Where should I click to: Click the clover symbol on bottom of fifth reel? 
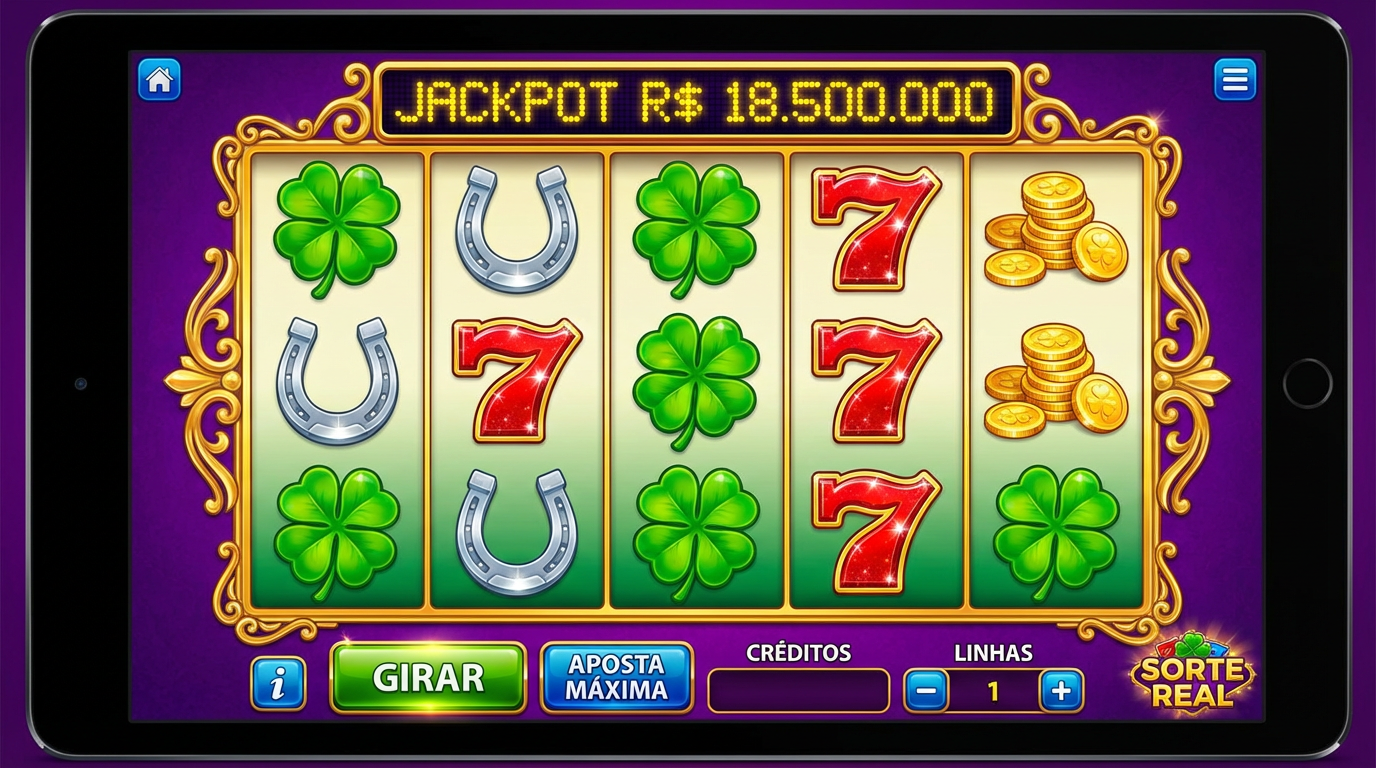pyautogui.click(x=1058, y=528)
